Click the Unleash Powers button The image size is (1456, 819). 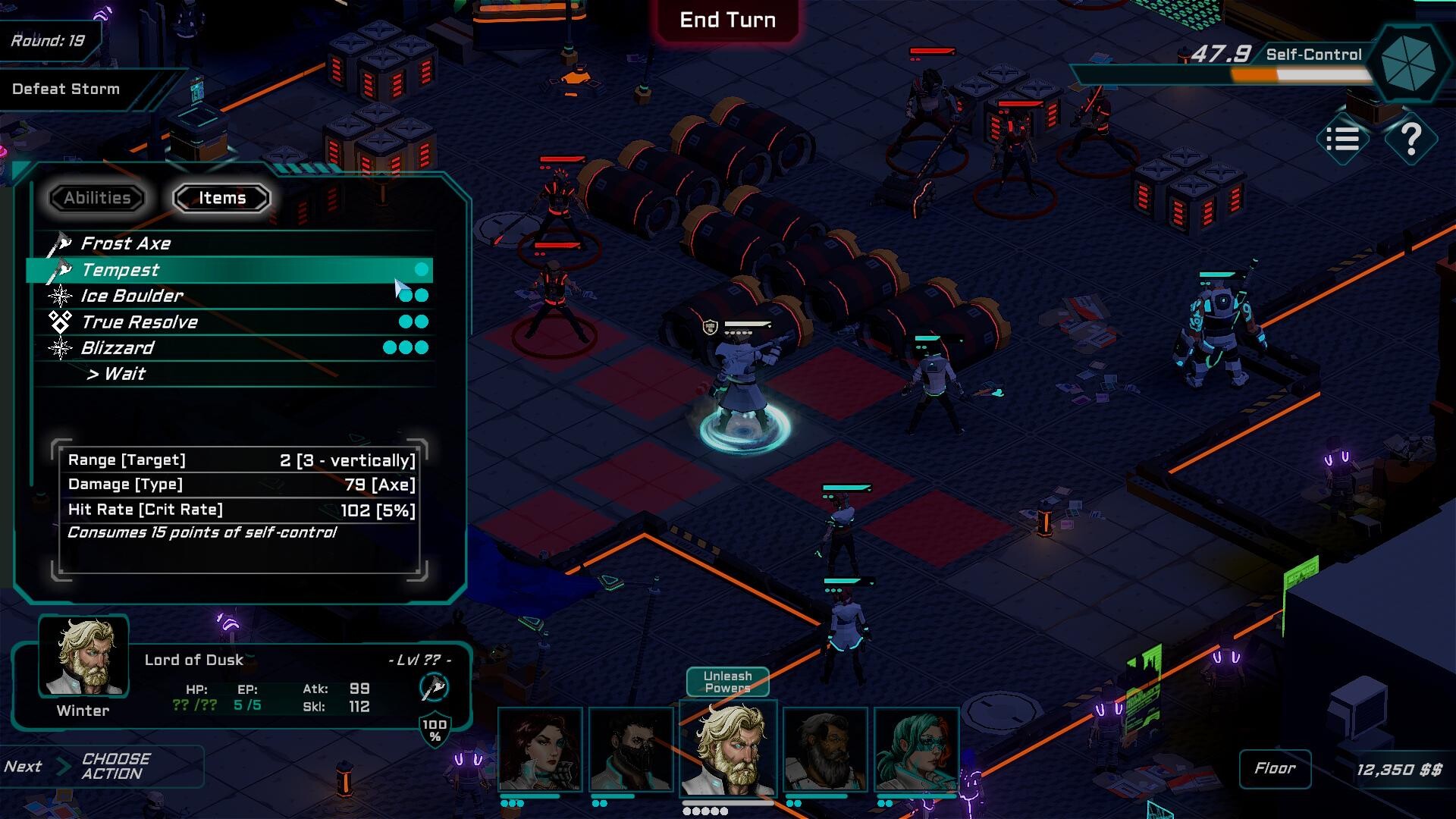click(727, 682)
